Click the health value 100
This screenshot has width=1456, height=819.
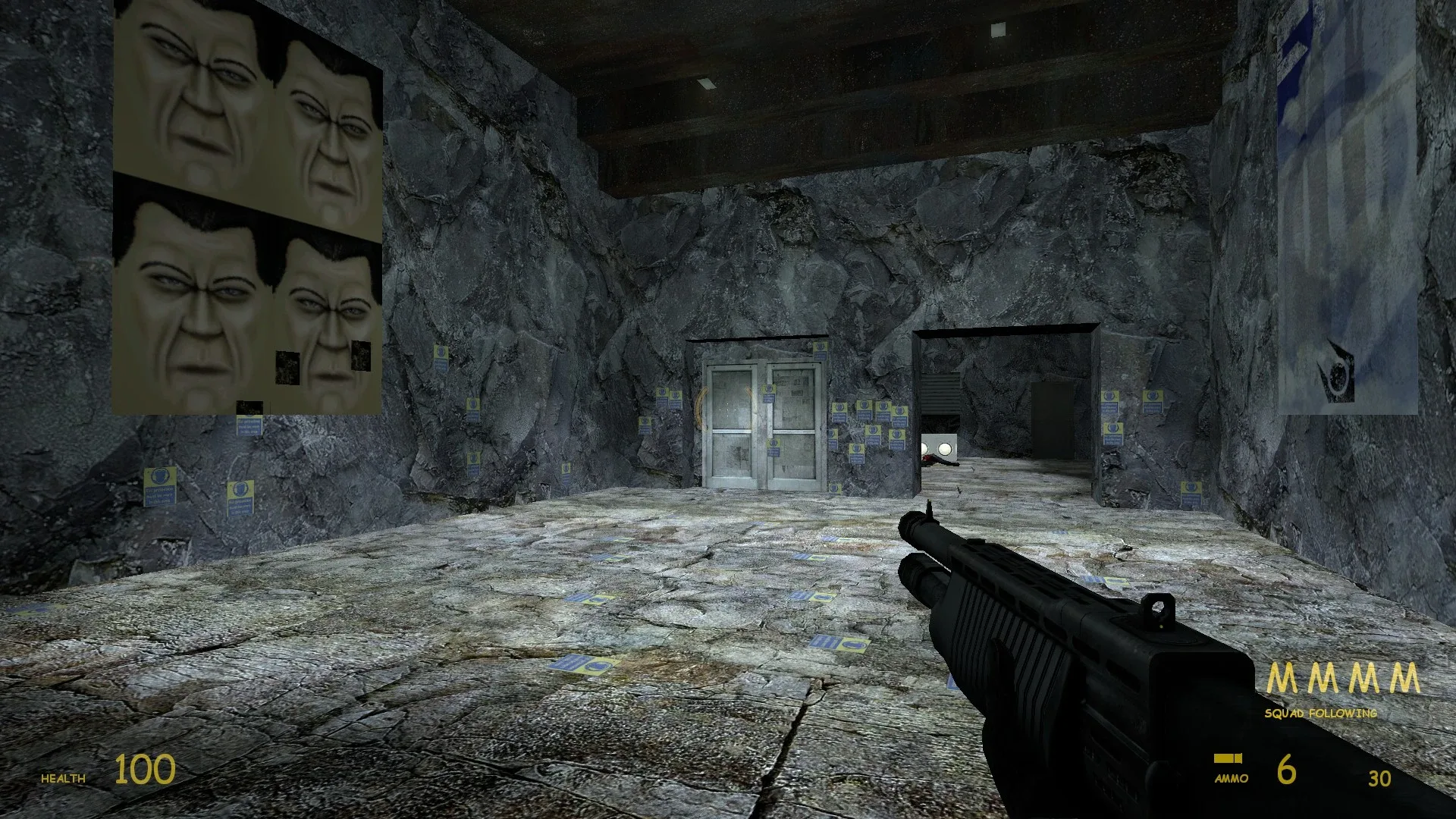[144, 770]
